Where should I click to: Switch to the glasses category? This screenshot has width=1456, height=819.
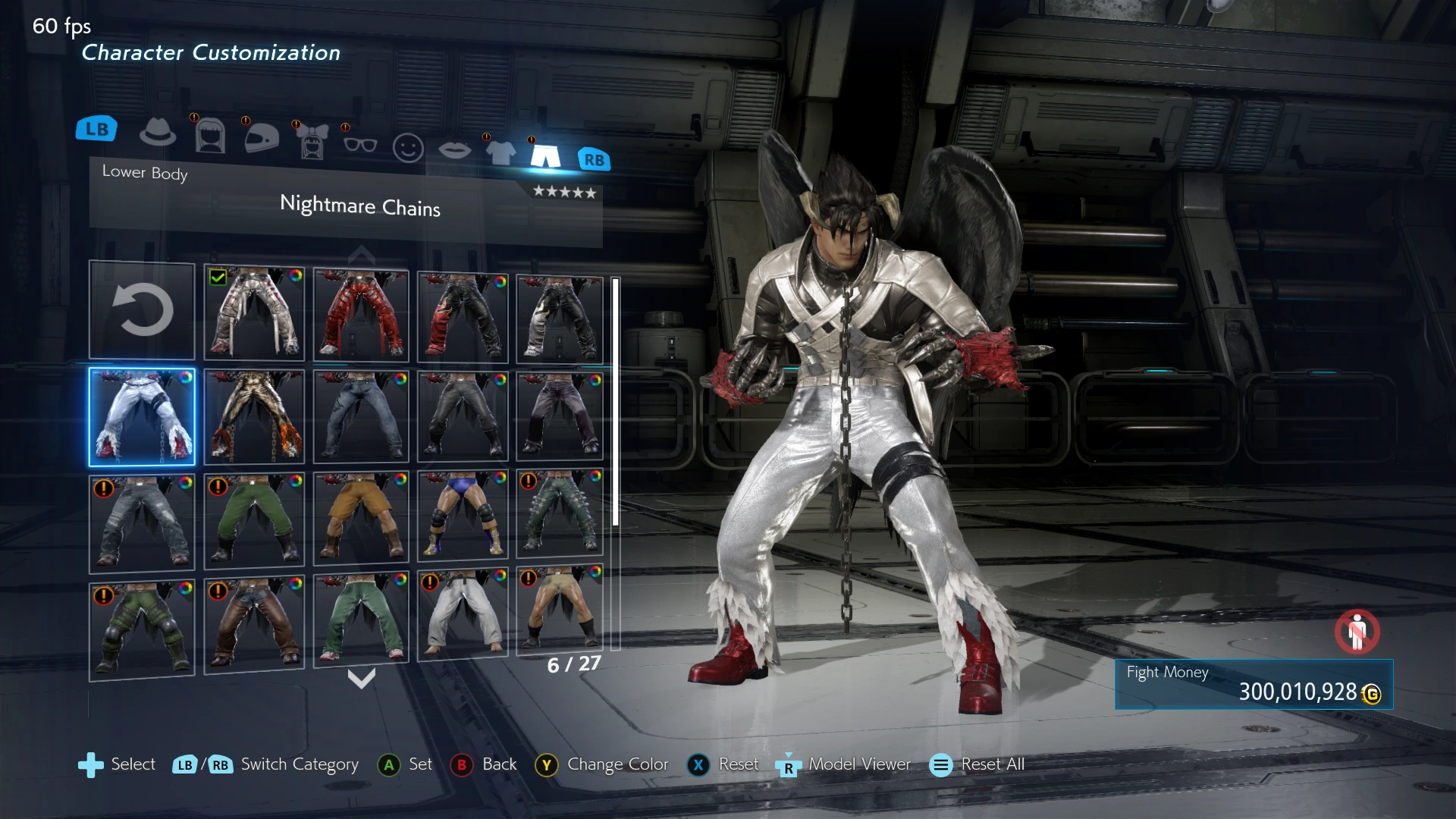360,144
